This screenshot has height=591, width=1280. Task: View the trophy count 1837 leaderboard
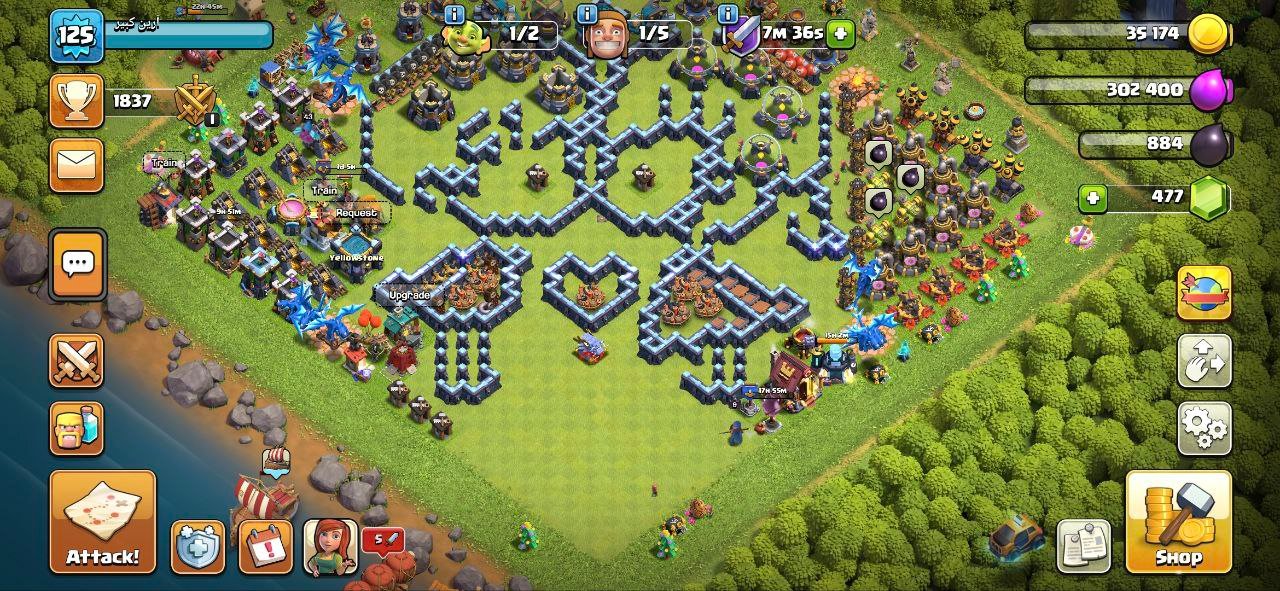(131, 101)
